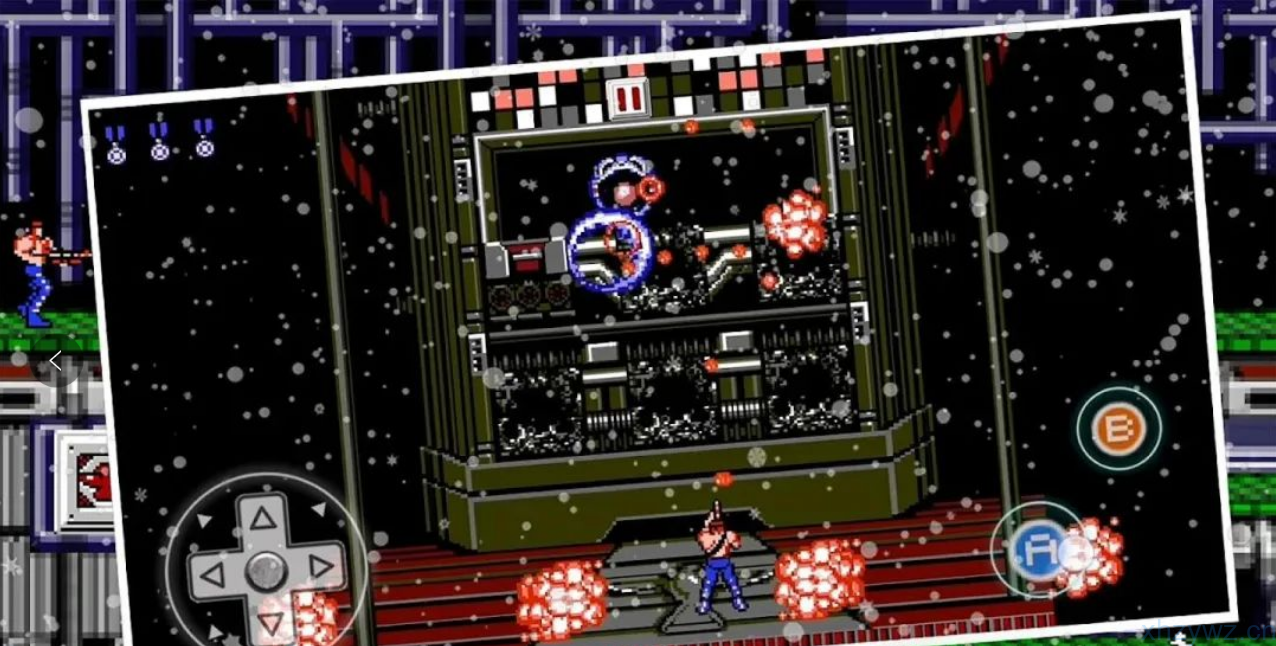Viewport: 1276px width, 646px height.
Task: Go to the previous screenshot arrow
Action: [55, 361]
